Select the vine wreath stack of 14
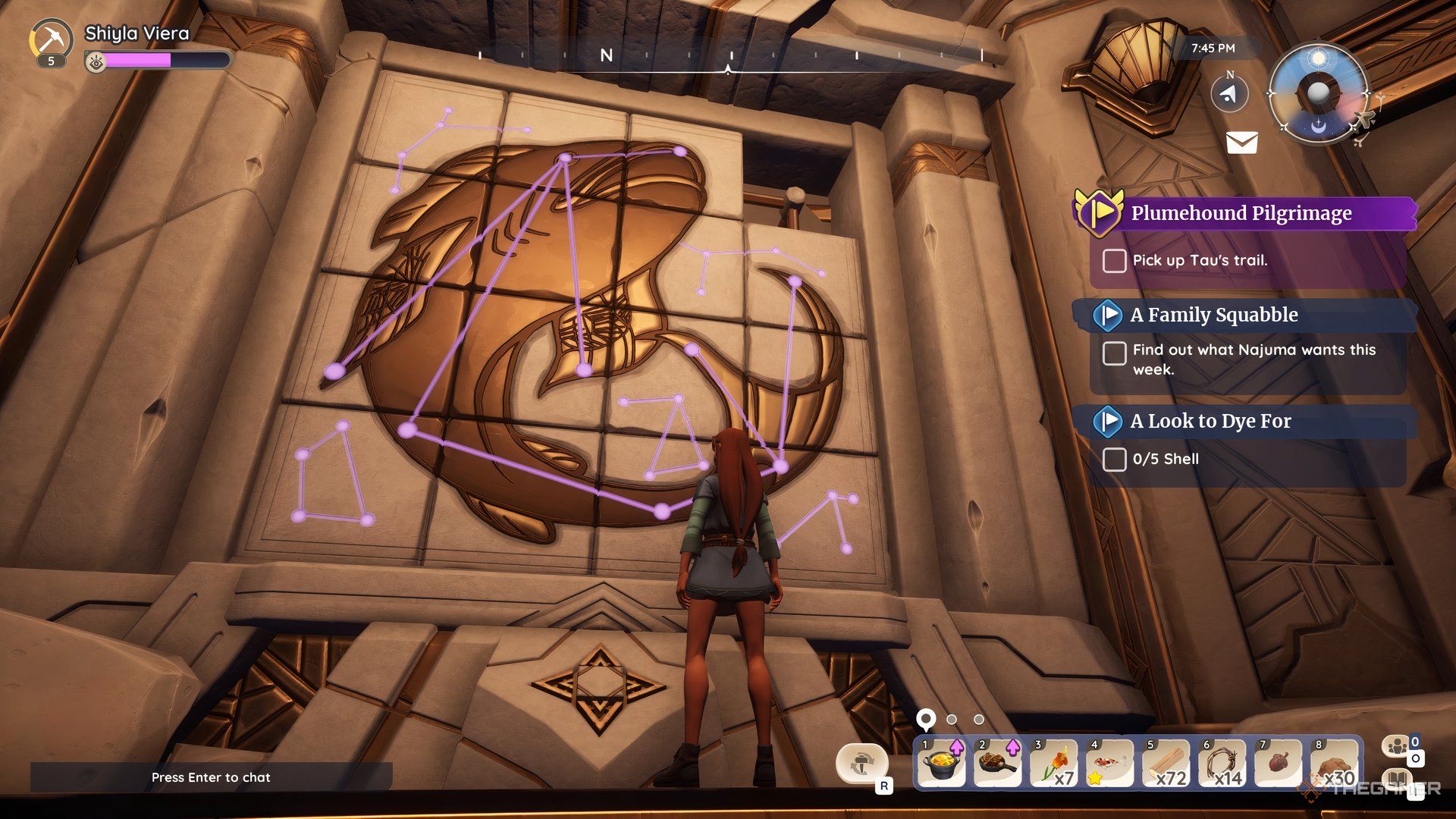 click(x=1222, y=764)
